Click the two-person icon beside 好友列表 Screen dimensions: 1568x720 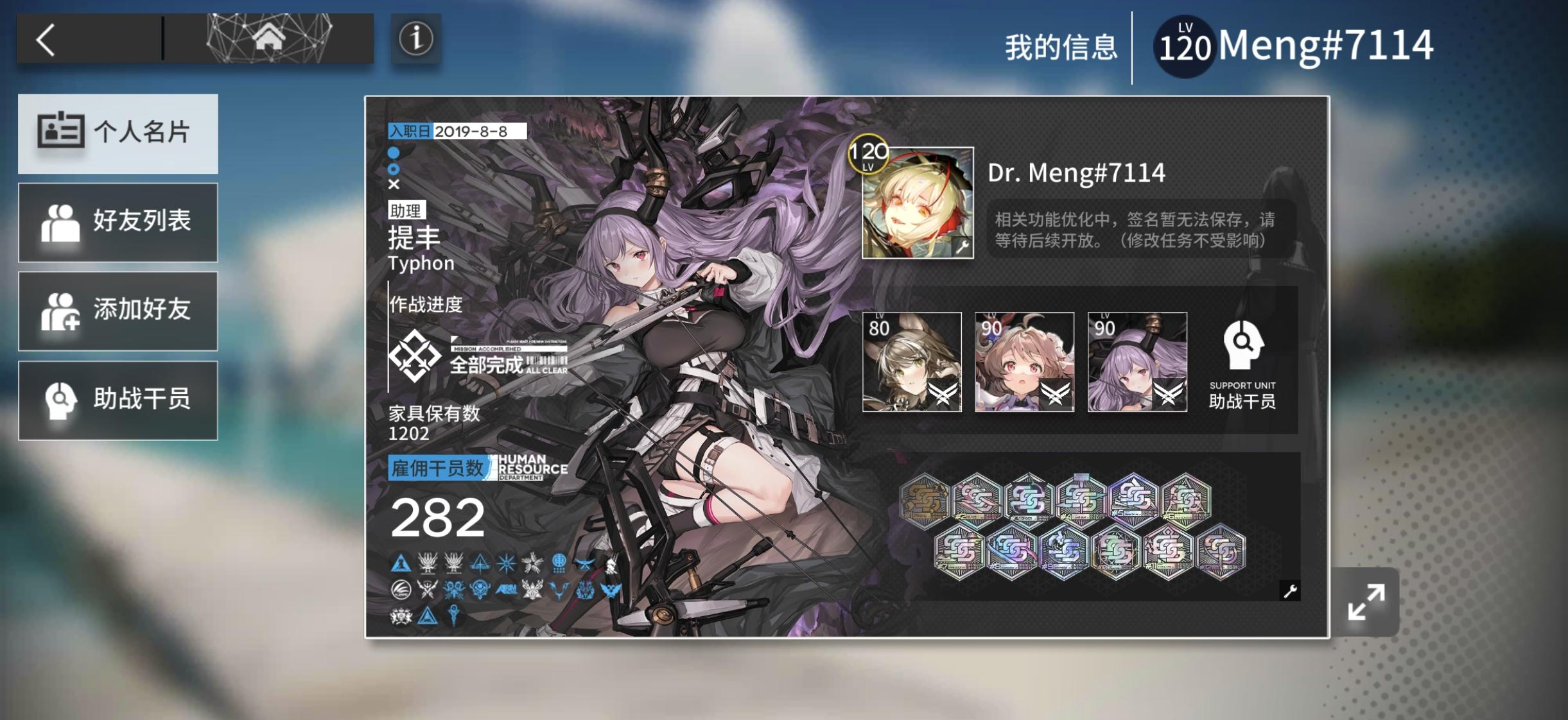coord(62,221)
